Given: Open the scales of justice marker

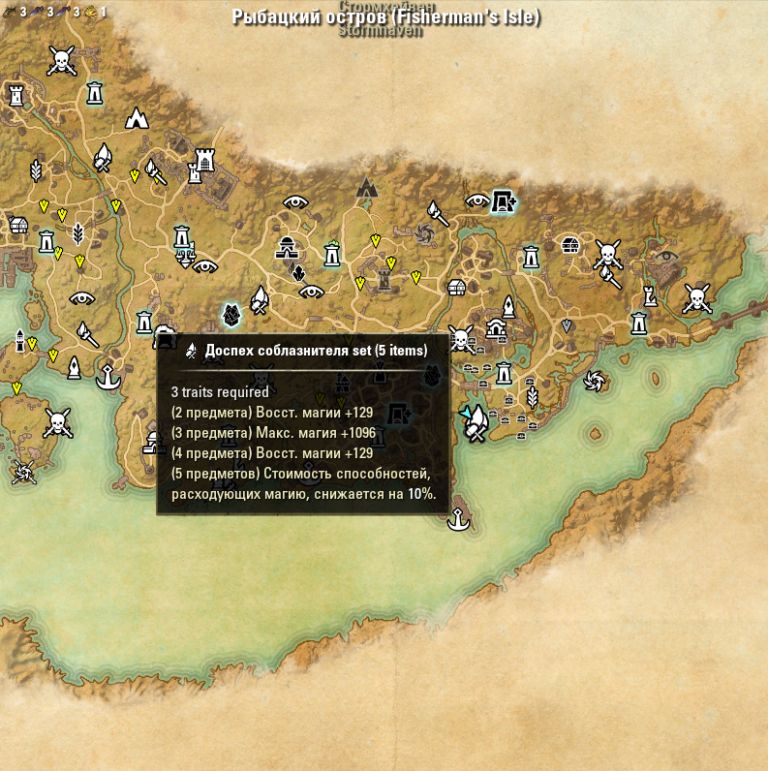Looking at the screenshot, I should point(185,256).
